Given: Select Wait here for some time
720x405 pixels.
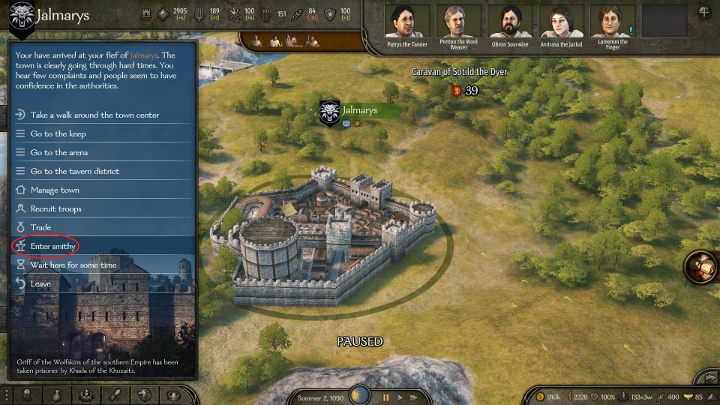Looking at the screenshot, I should point(74,265).
